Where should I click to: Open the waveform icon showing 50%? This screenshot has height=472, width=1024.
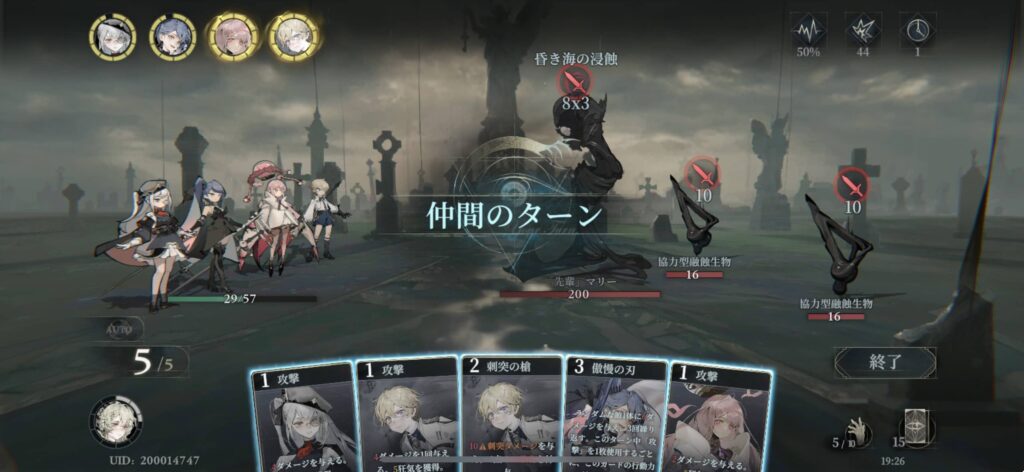click(808, 27)
